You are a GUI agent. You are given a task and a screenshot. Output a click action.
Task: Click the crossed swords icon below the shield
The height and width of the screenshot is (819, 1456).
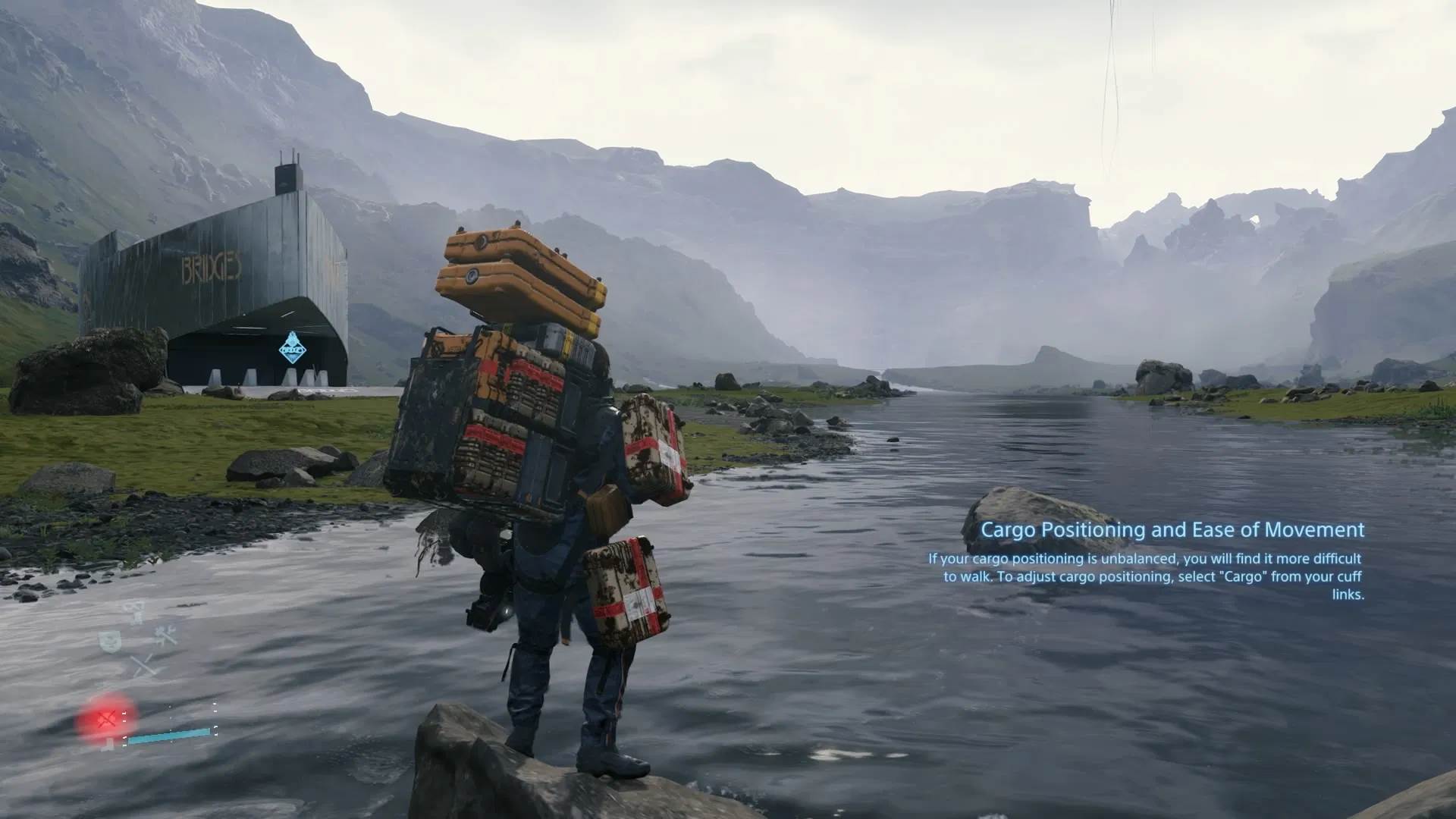pyautogui.click(x=143, y=665)
